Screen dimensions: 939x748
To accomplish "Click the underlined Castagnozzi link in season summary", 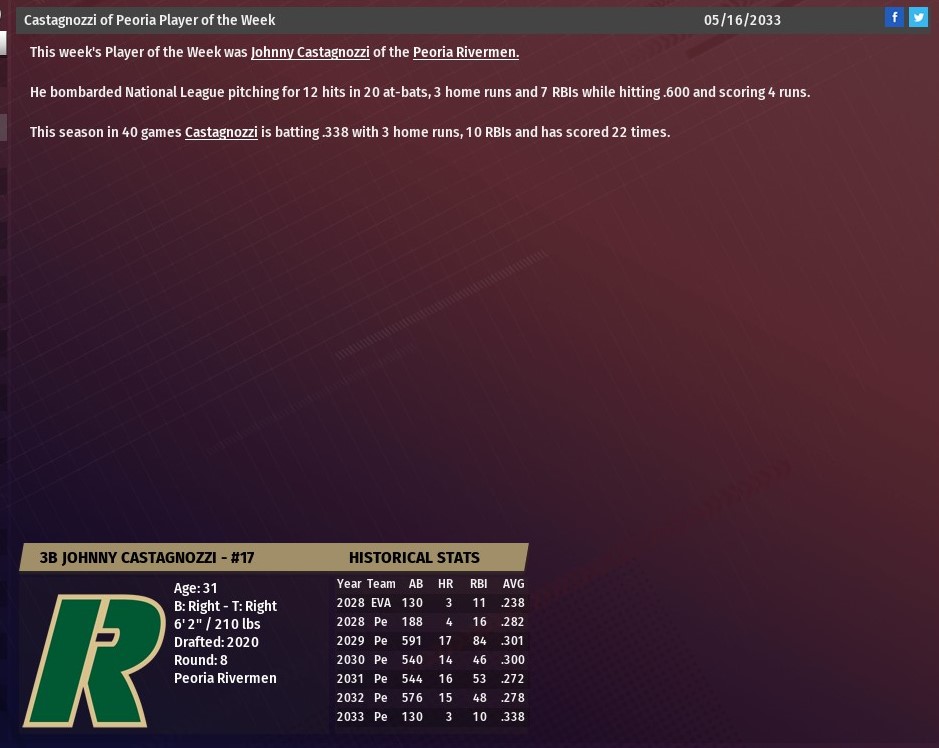I will 221,132.
